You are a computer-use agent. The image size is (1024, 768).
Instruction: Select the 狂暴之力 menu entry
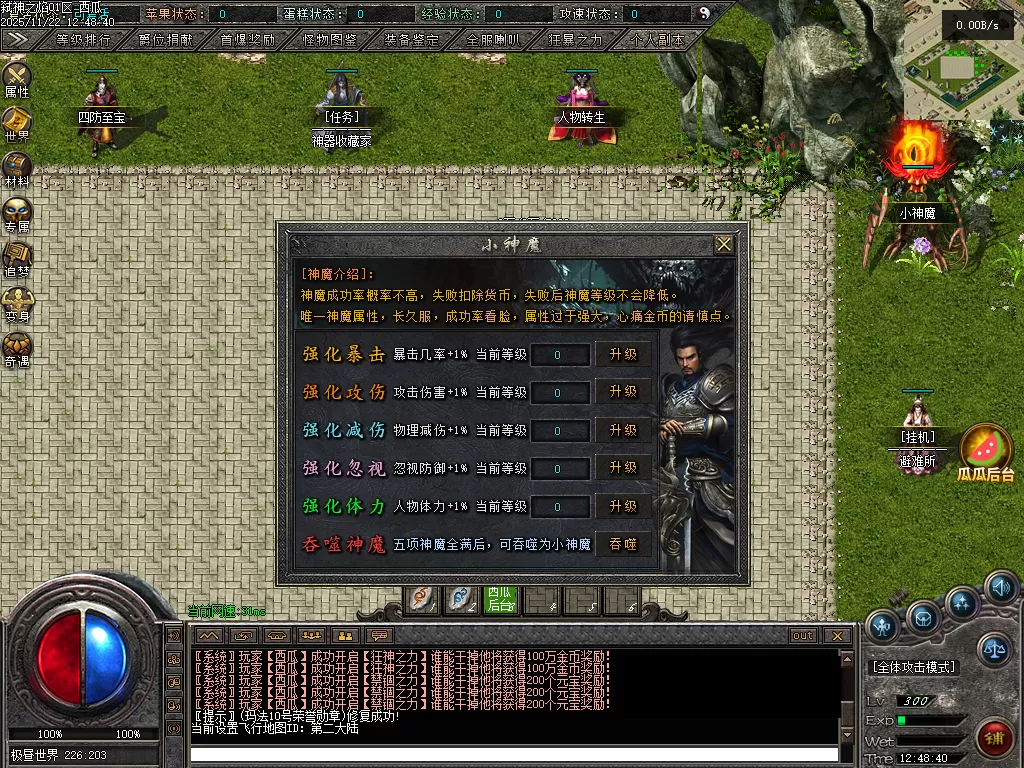coord(576,40)
